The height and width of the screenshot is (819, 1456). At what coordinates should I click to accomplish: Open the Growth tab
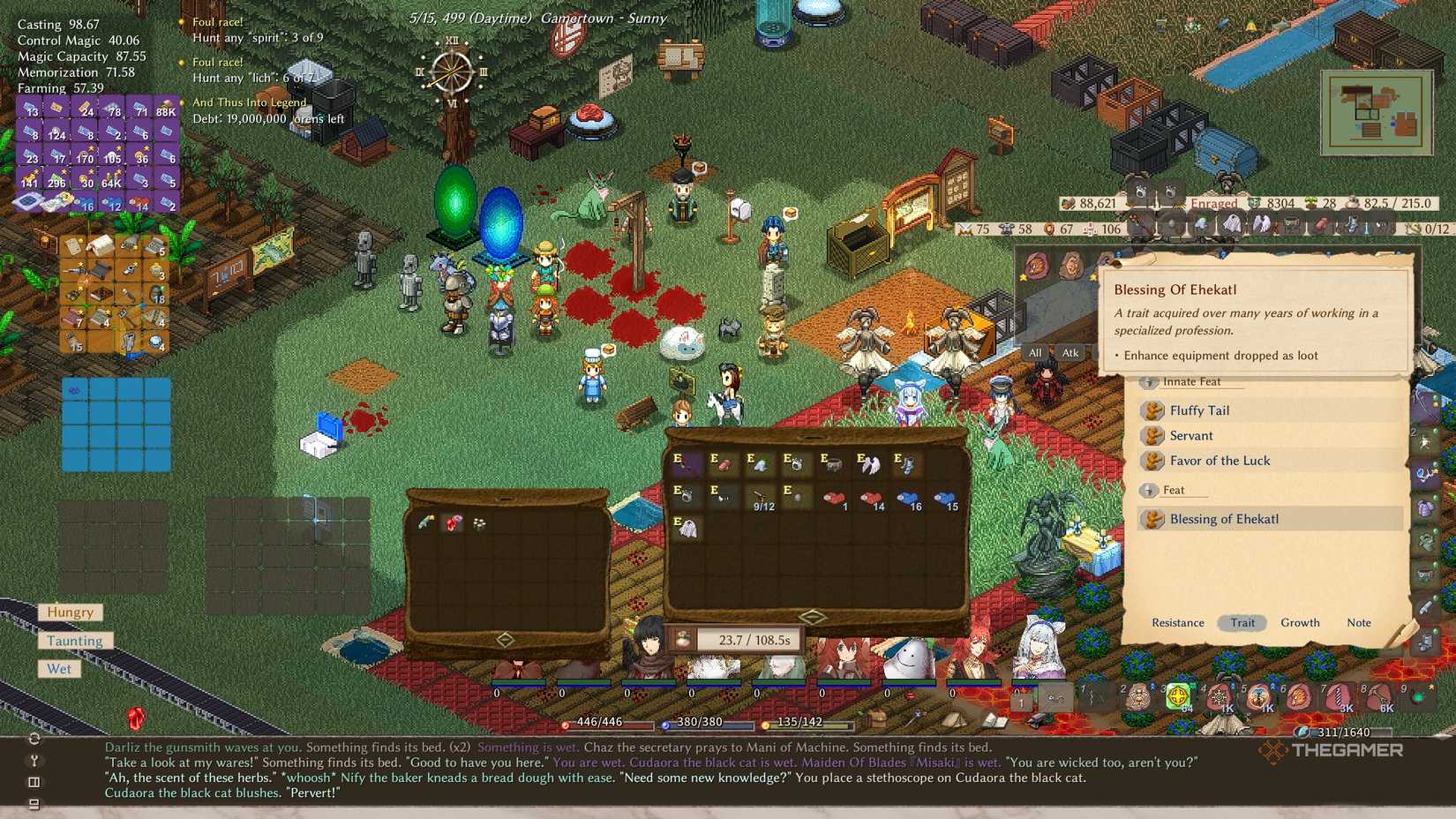pos(1300,623)
